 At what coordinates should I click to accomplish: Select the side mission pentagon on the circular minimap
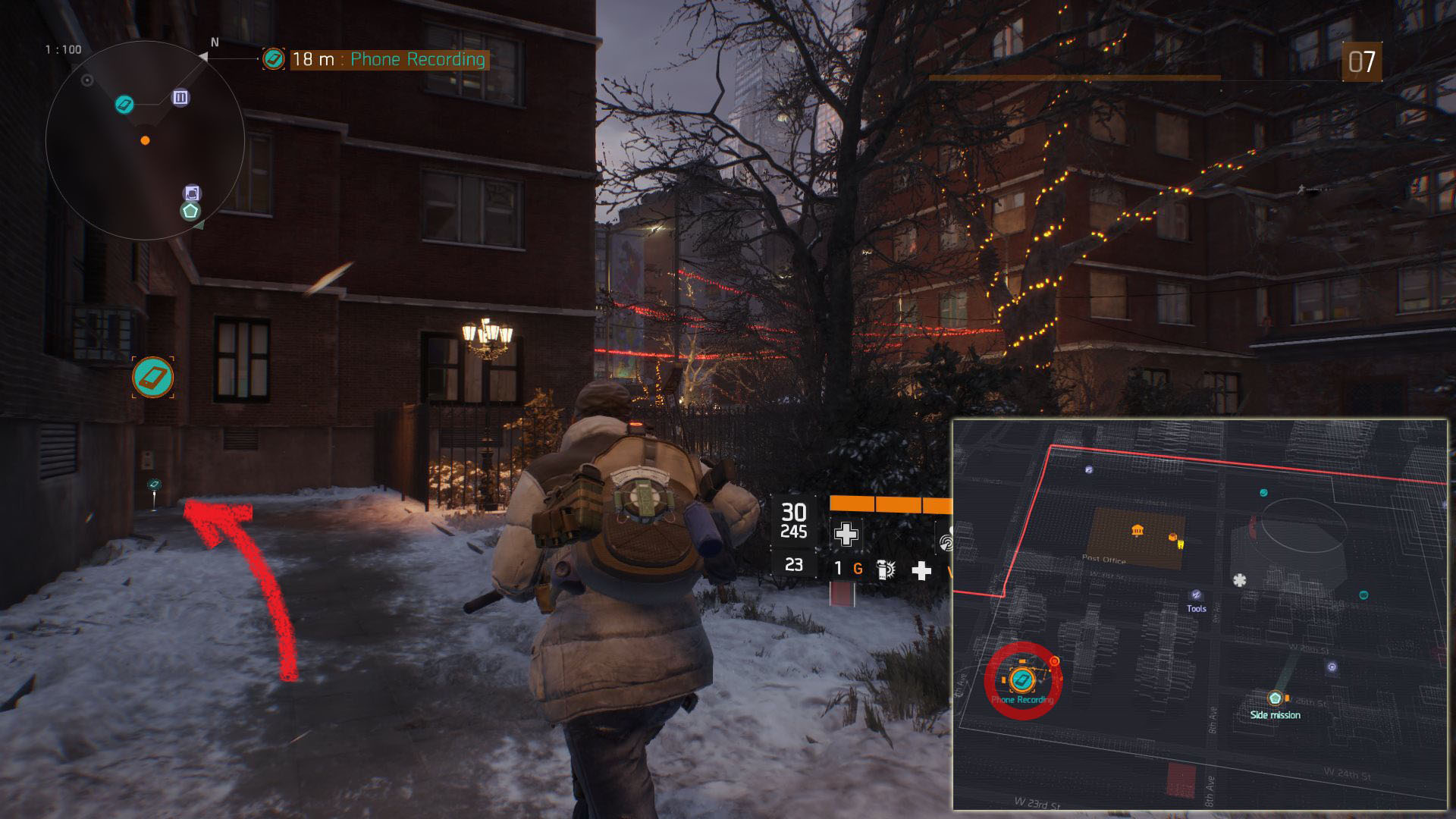(x=190, y=211)
